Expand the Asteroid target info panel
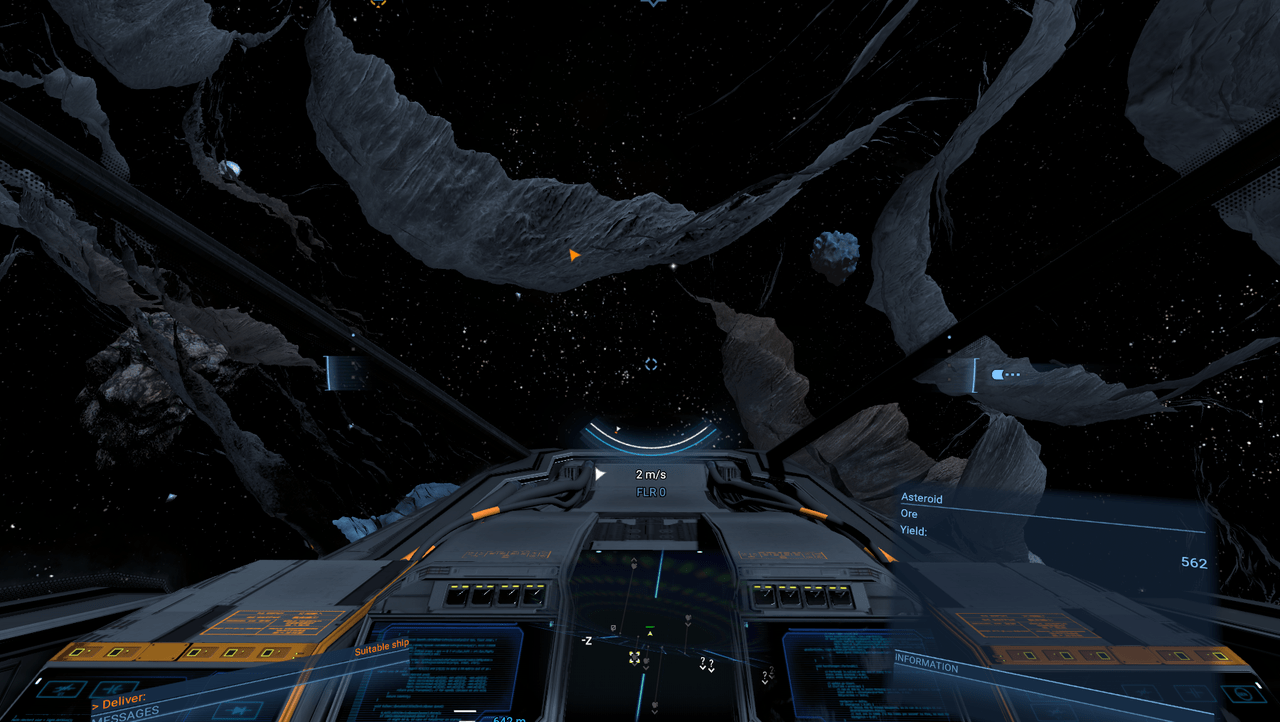The height and width of the screenshot is (722, 1280). tap(923, 498)
